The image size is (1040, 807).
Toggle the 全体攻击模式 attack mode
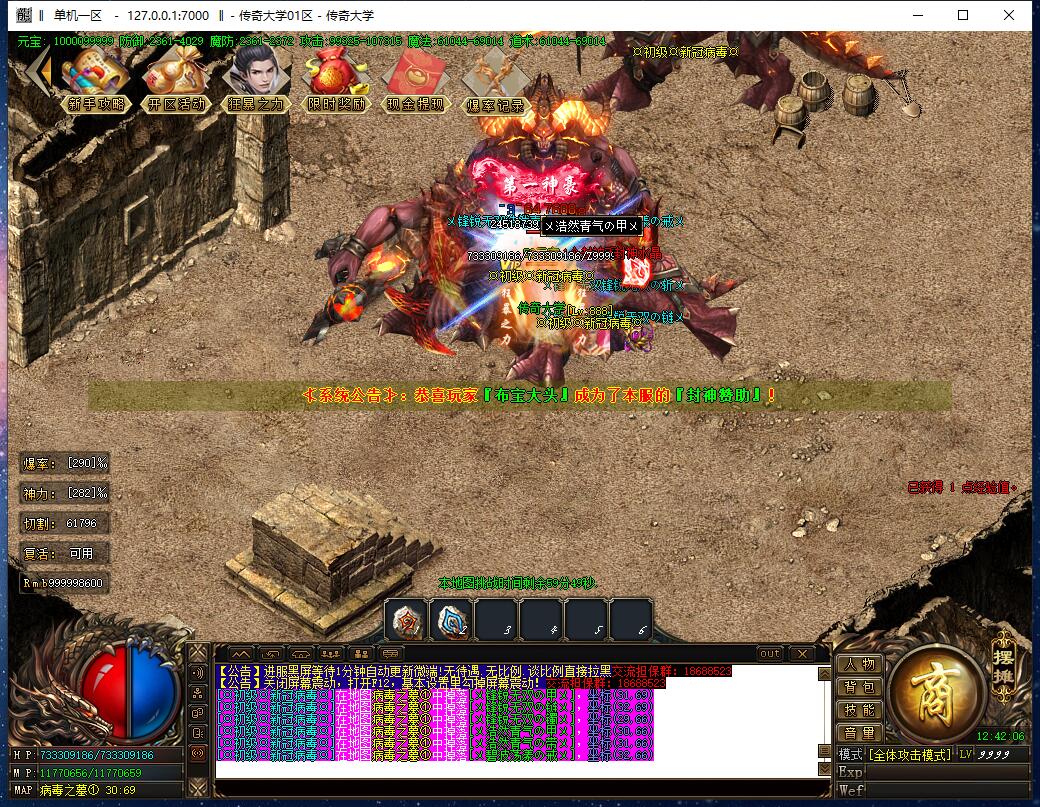pyautogui.click(x=909, y=754)
